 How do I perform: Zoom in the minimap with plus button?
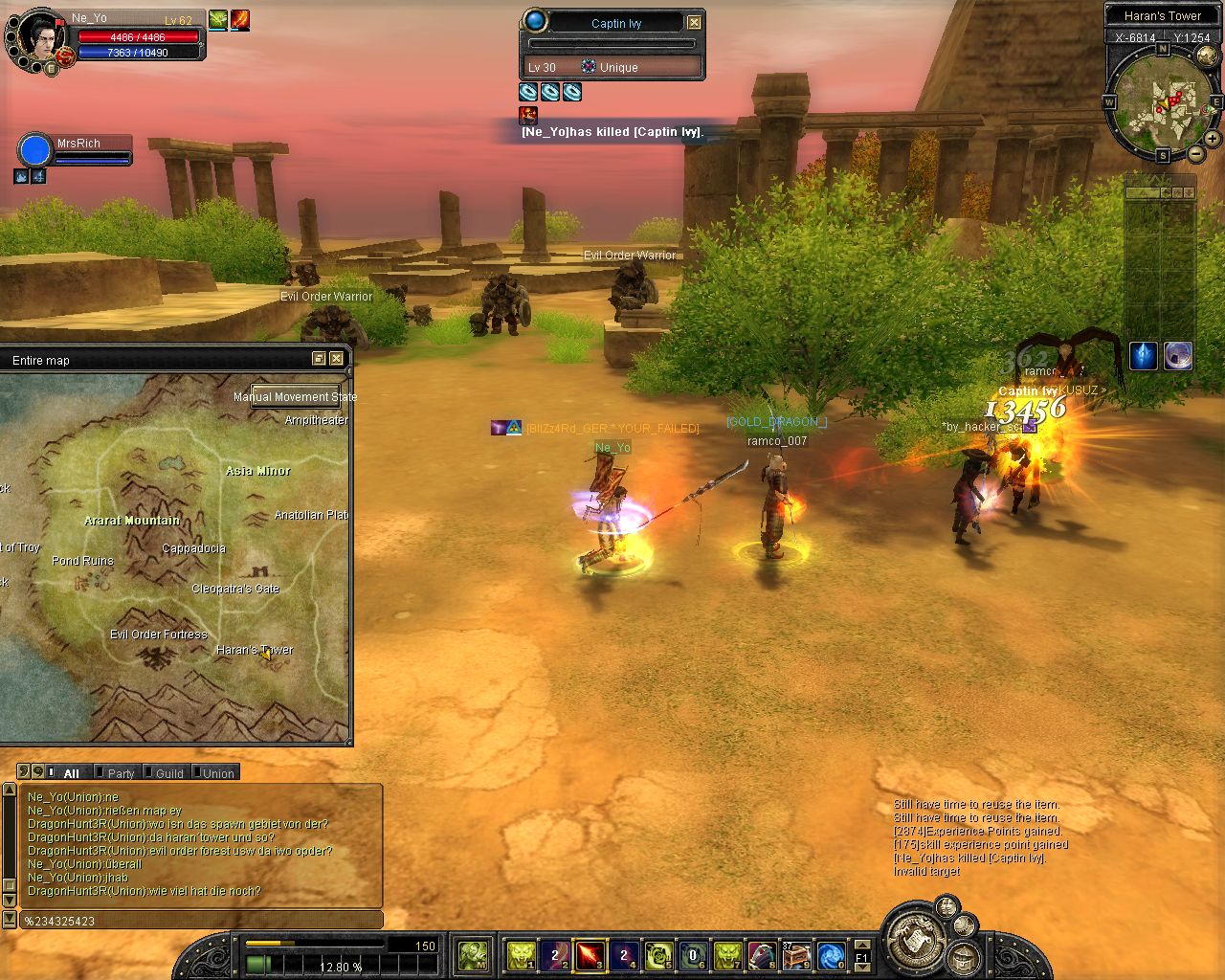pyautogui.click(x=1212, y=139)
